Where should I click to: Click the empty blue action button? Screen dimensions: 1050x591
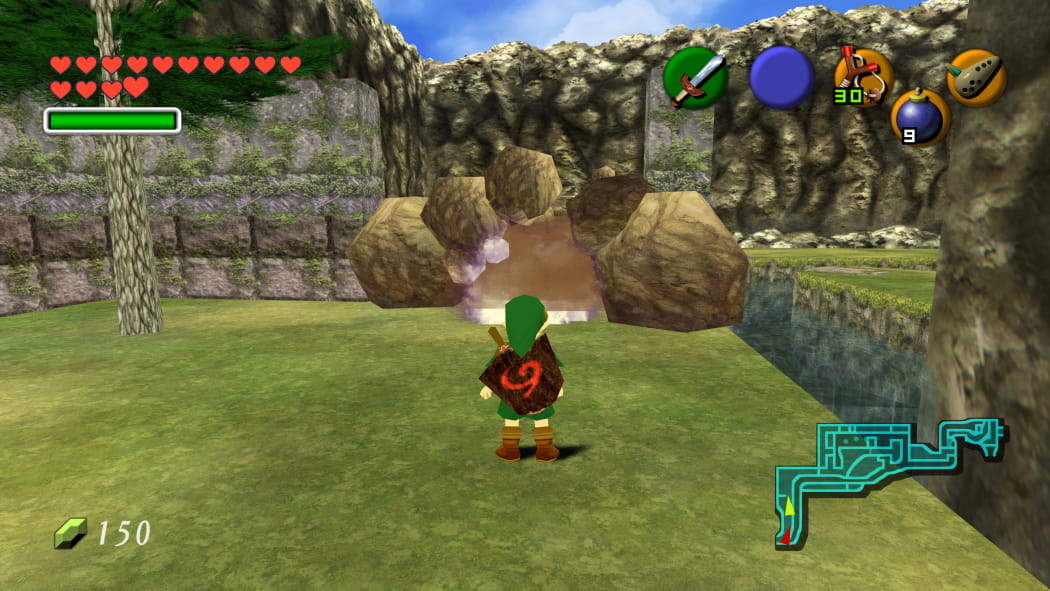[781, 77]
